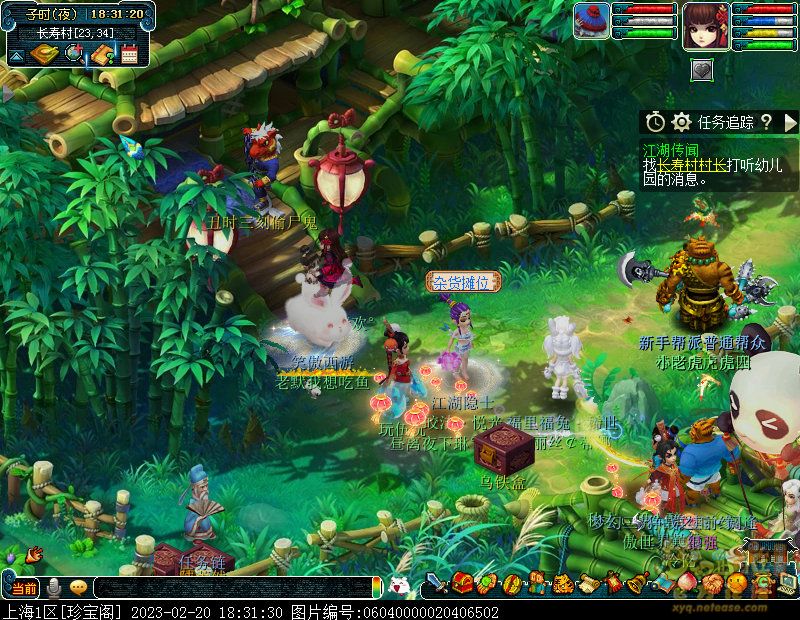
Task: Click the golden compass plate icon
Action: pyautogui.click(x=44, y=54)
